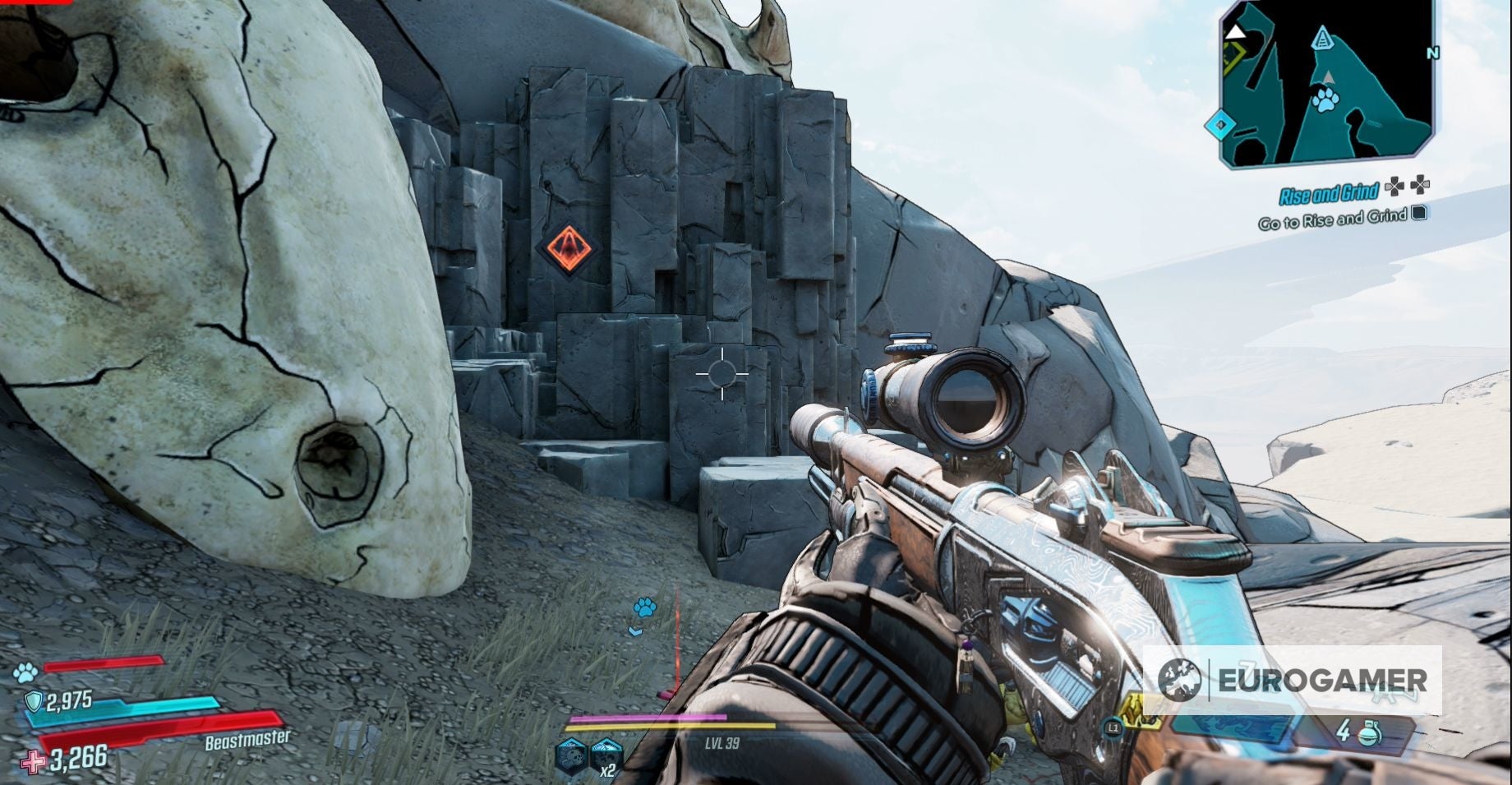Screen dimensions: 1512x785
Task: Click the skull buff icon above the XP bar
Action: pyautogui.click(x=570, y=754)
